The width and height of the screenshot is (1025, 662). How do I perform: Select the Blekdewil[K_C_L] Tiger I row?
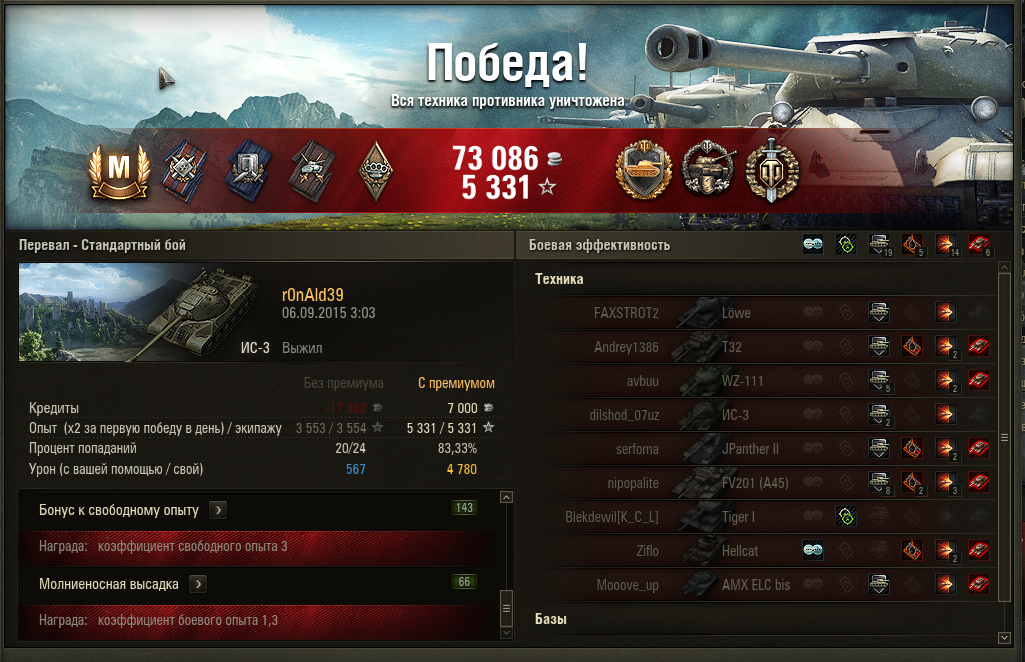pos(760,517)
